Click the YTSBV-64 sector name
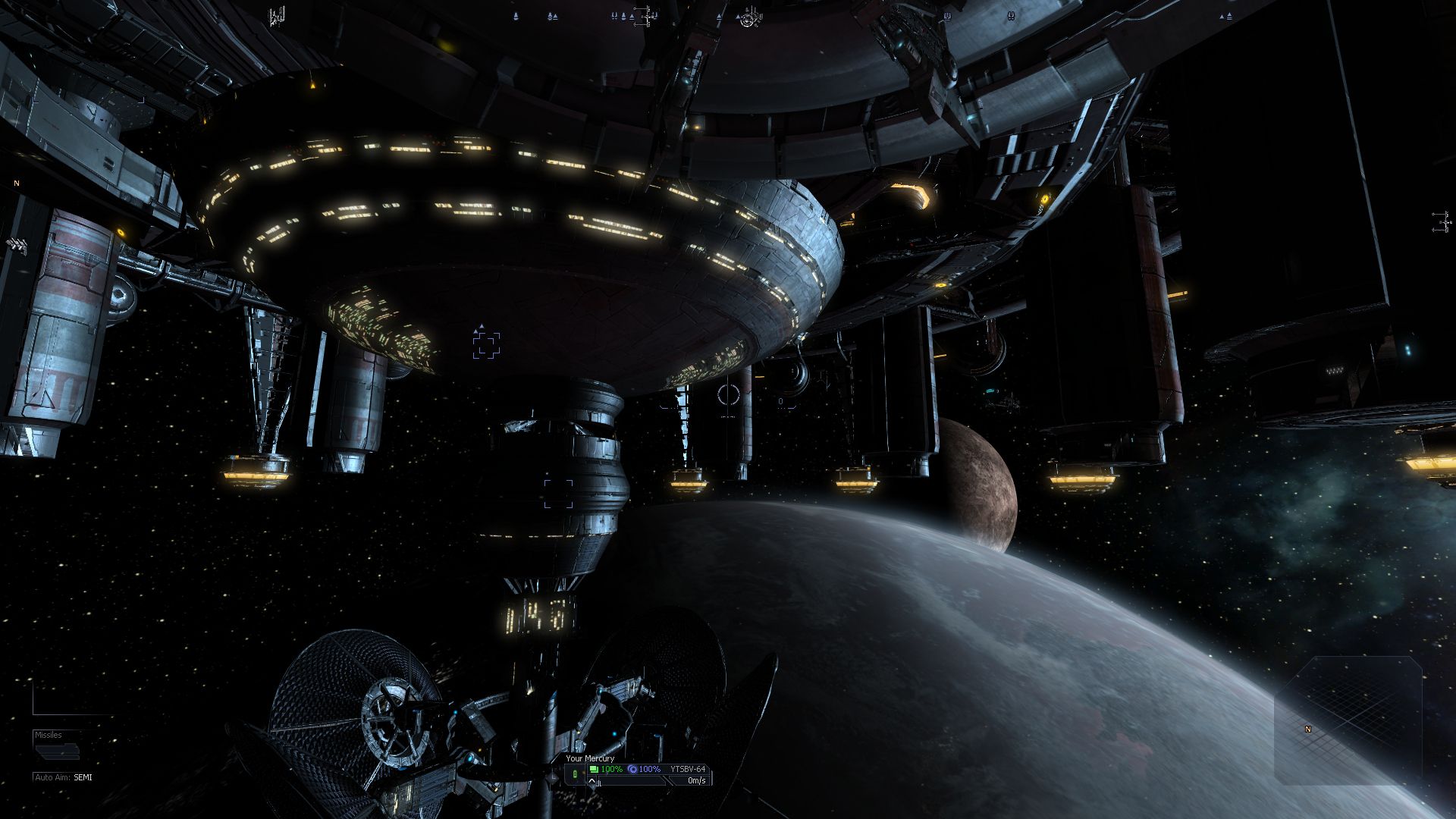This screenshot has width=1456, height=819. (x=688, y=769)
